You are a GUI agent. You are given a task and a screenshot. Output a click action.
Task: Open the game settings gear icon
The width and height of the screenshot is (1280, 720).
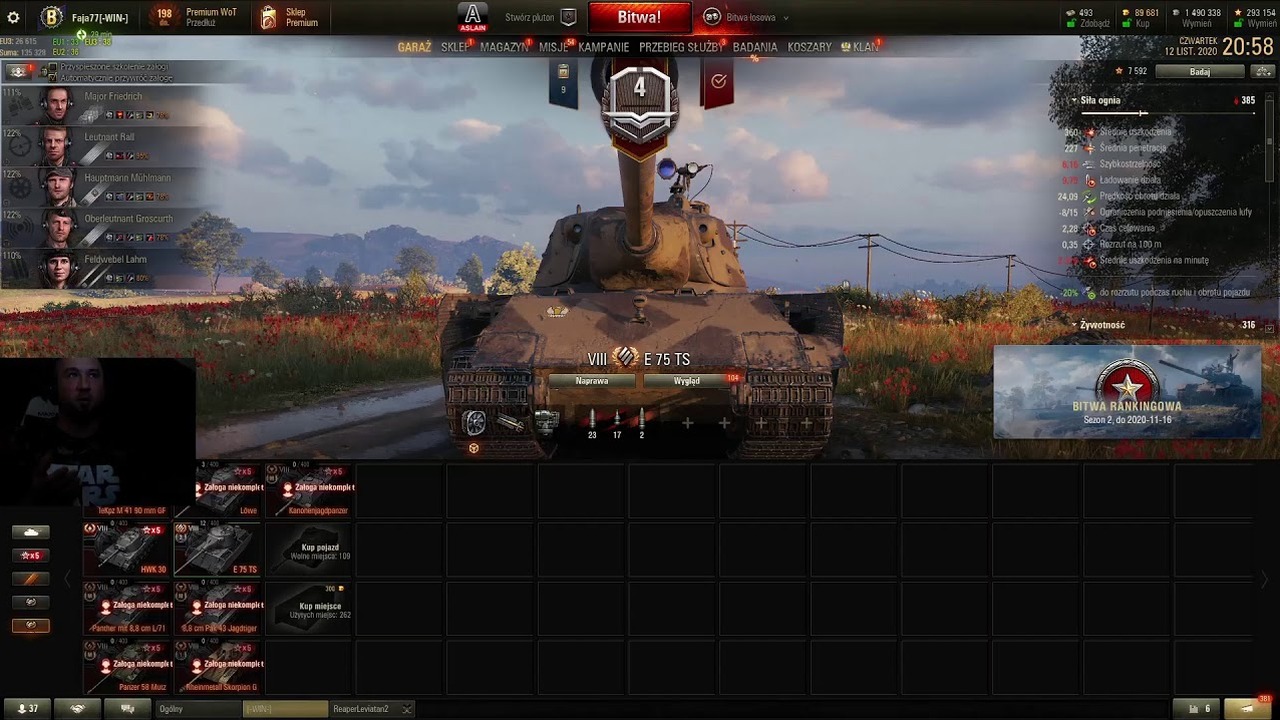pos(13,17)
